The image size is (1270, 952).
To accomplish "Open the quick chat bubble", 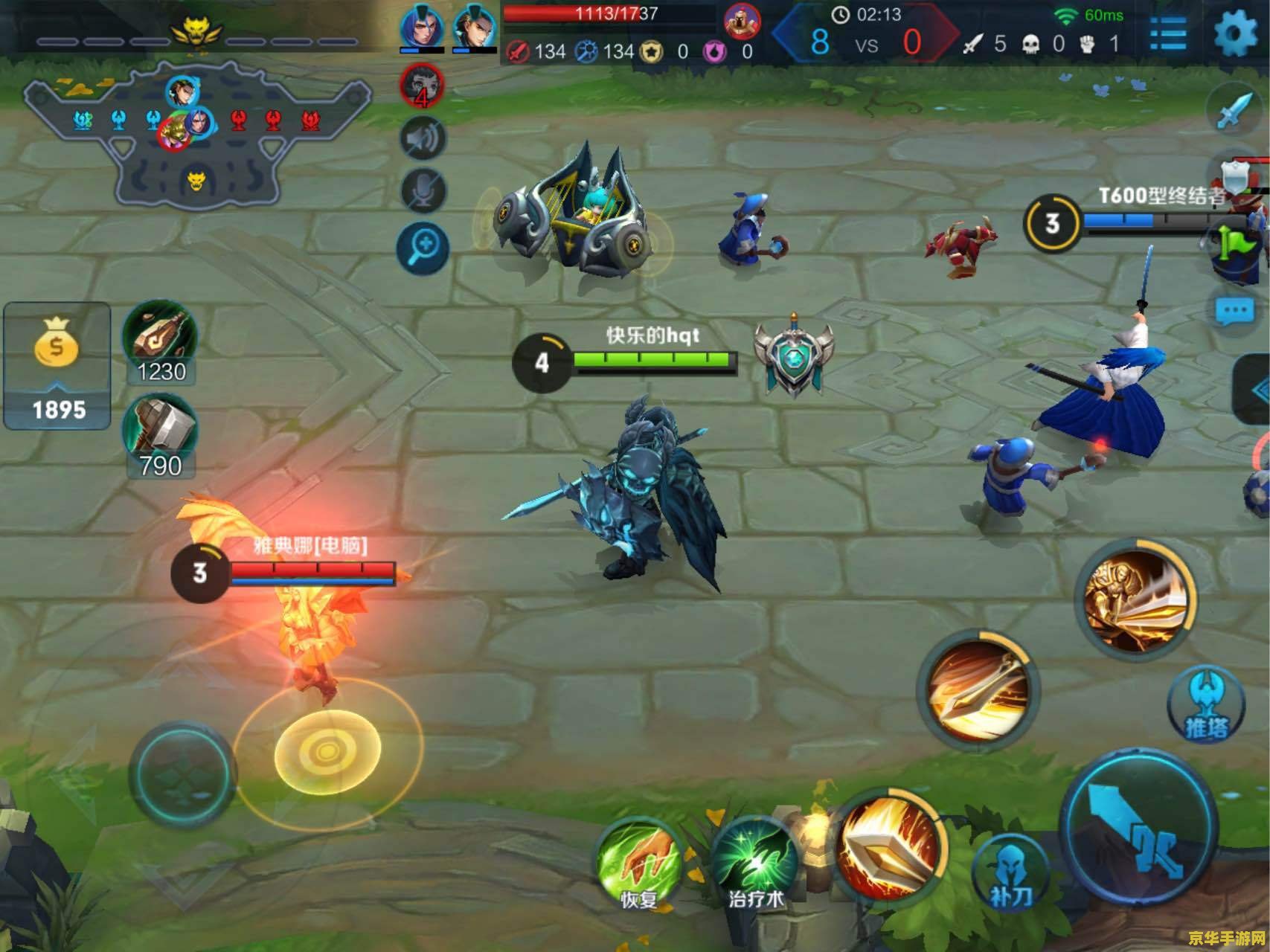I will pos(1235,312).
